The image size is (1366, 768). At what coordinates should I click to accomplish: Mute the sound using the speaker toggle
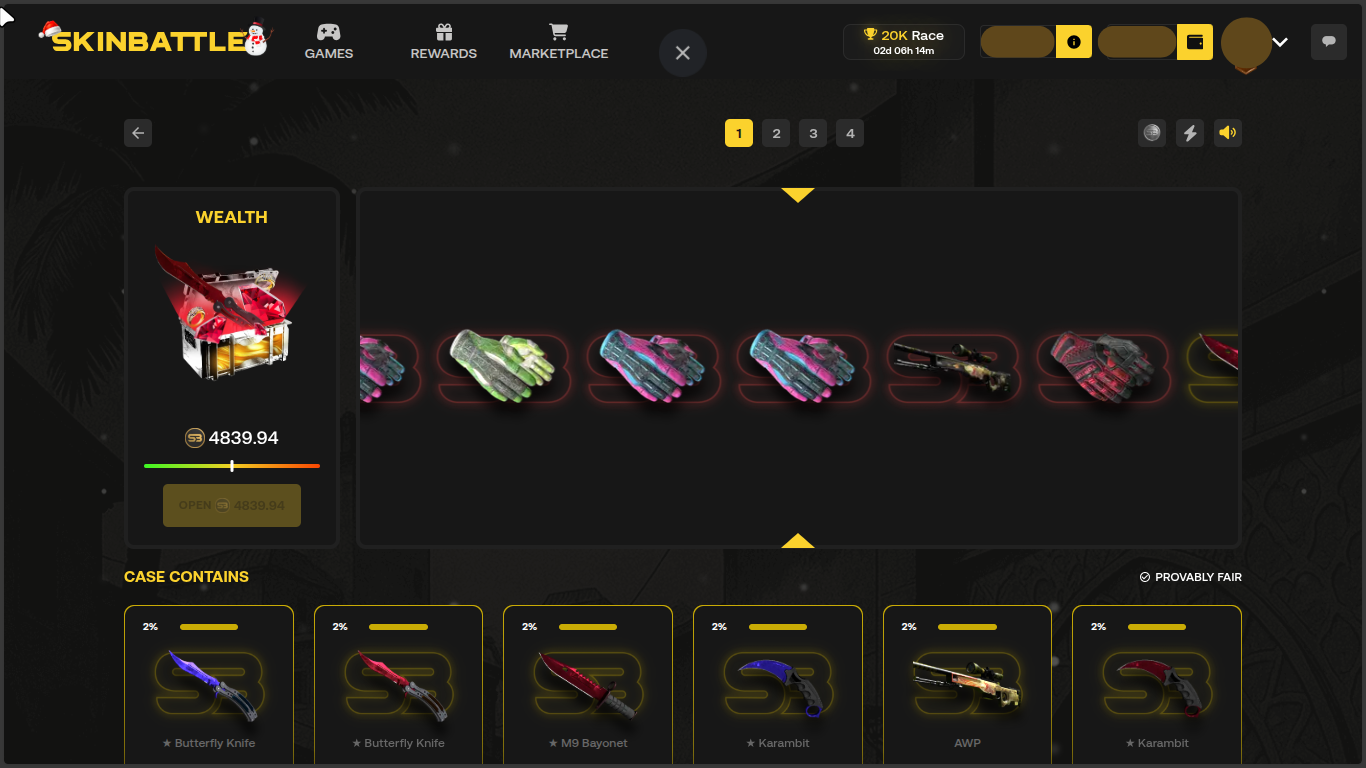(1227, 132)
